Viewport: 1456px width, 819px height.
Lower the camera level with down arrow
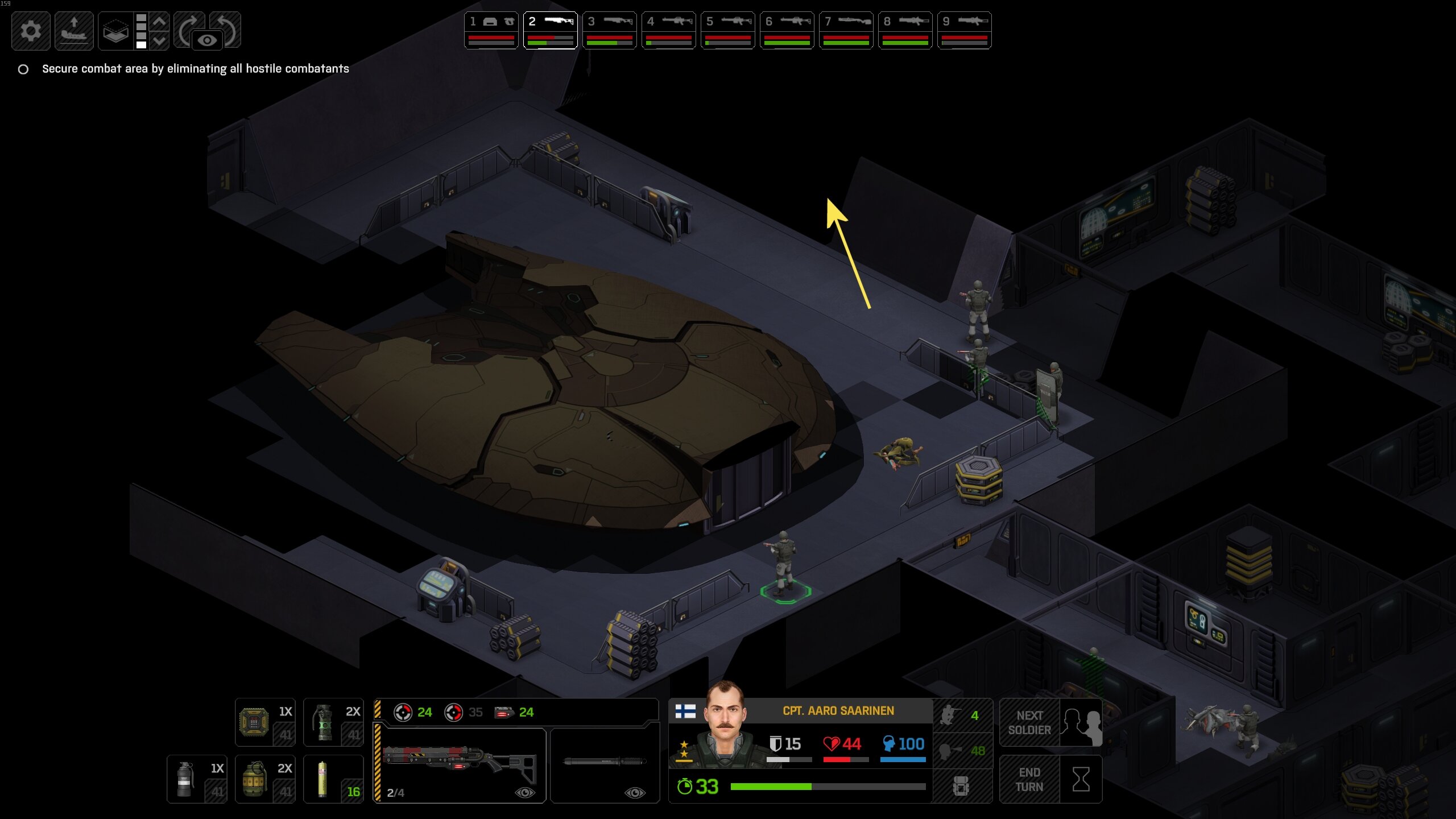160,40
